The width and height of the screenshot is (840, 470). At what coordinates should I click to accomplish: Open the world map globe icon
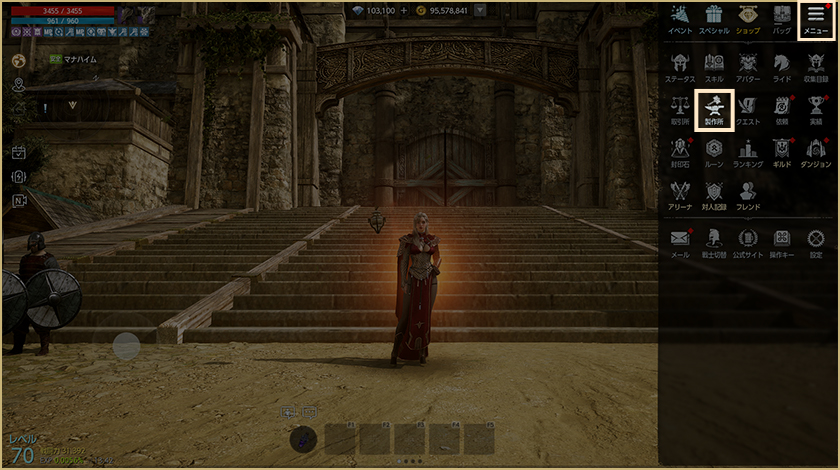click(18, 60)
